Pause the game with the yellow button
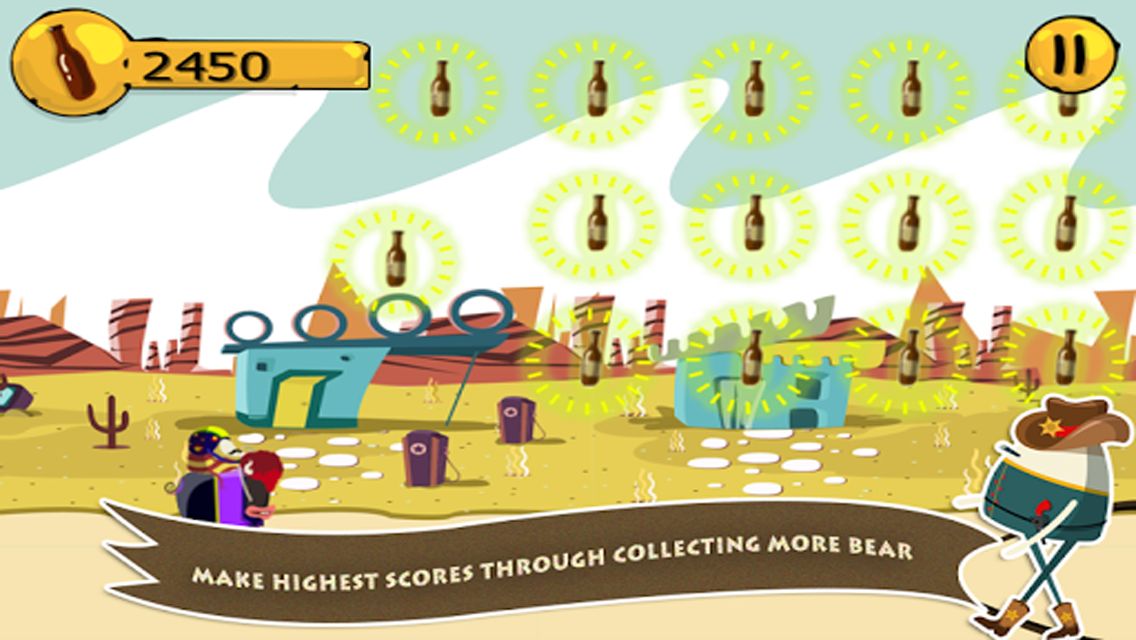This screenshot has height=640, width=1136. [1072, 53]
